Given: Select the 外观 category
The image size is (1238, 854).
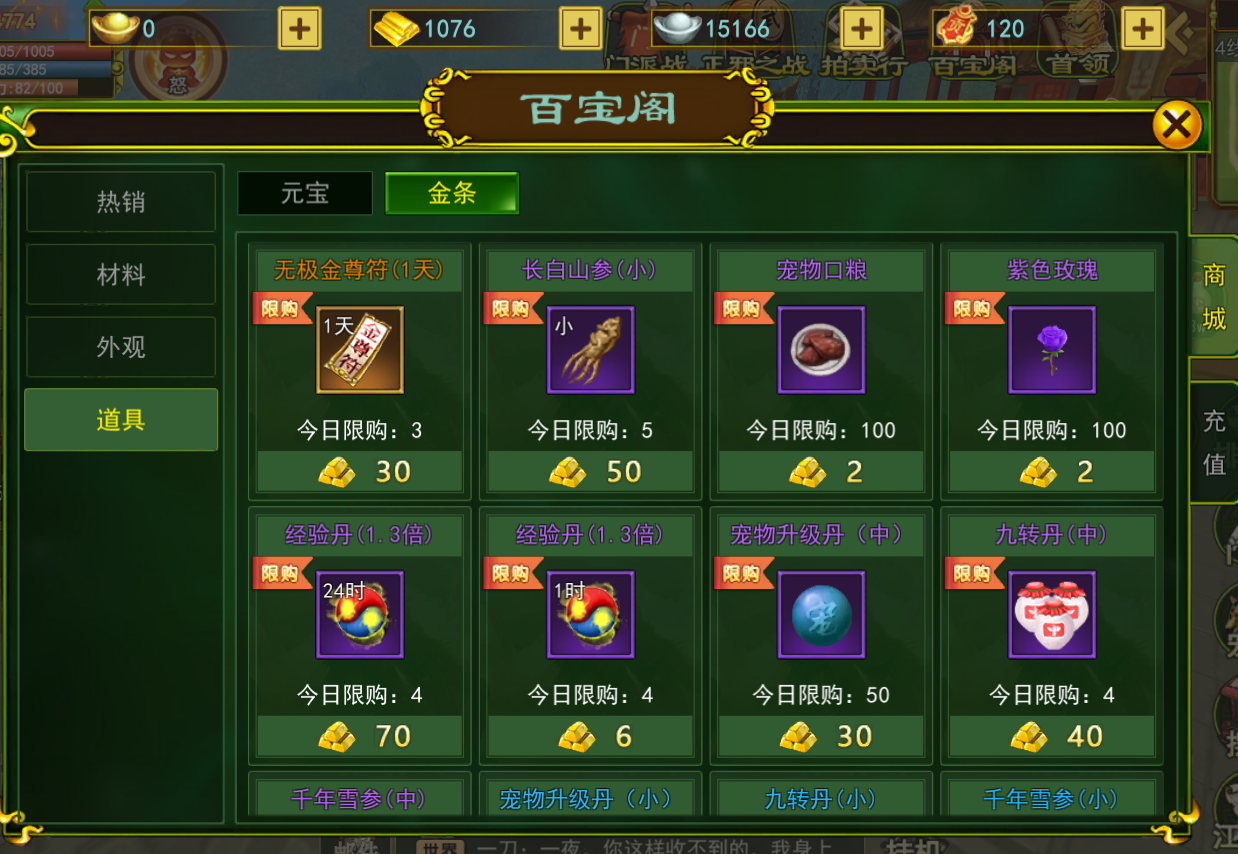Looking at the screenshot, I should [121, 347].
